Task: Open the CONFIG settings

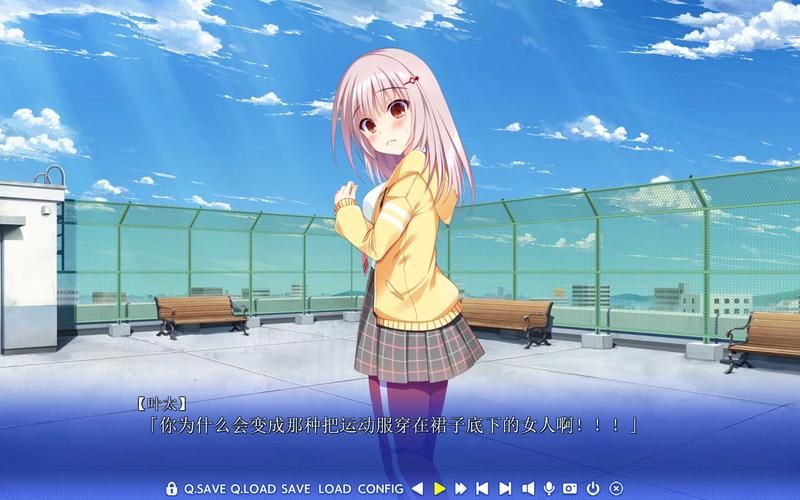Action: point(381,488)
